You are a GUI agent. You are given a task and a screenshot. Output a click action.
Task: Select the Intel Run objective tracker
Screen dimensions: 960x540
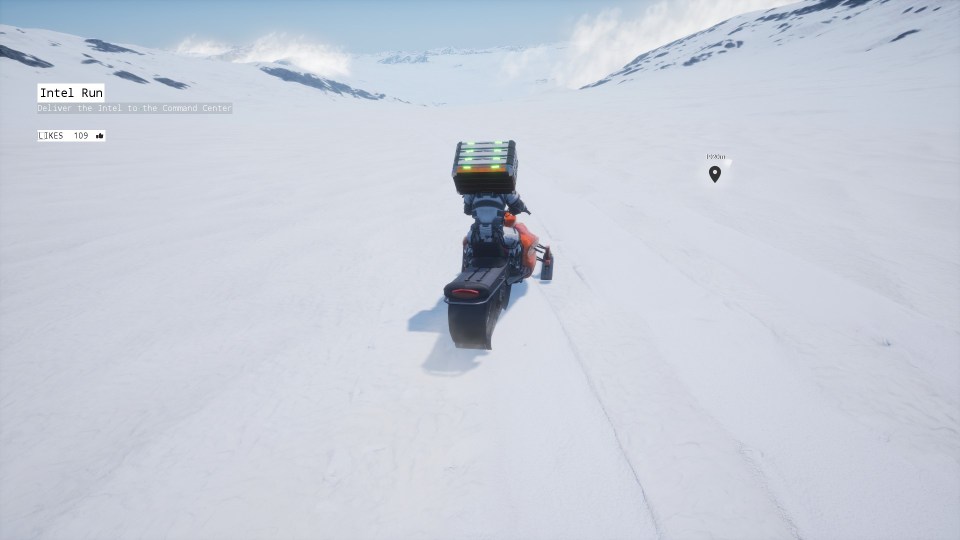coord(71,93)
